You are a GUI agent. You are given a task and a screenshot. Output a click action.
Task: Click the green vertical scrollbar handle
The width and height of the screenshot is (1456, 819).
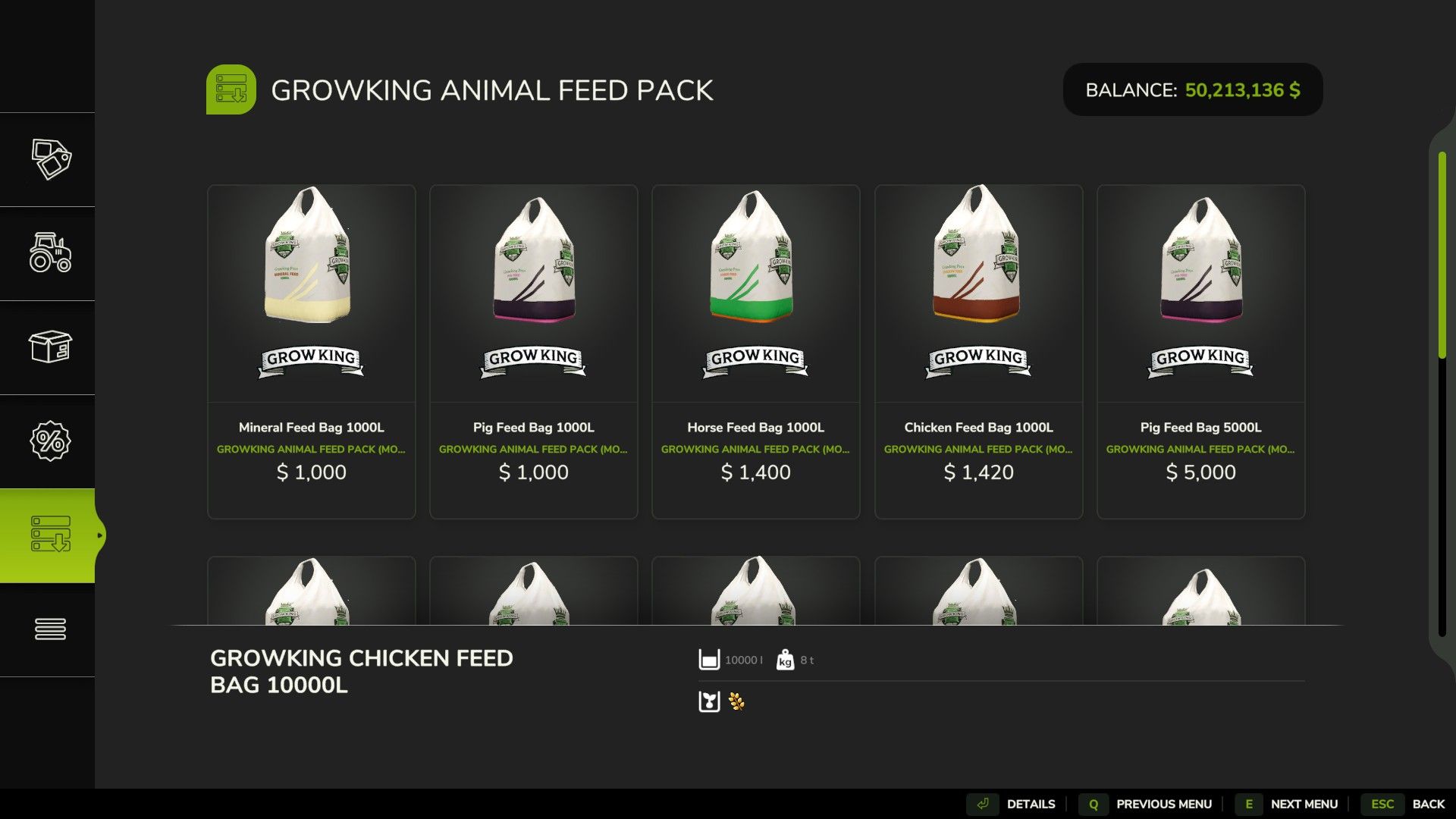coord(1442,254)
